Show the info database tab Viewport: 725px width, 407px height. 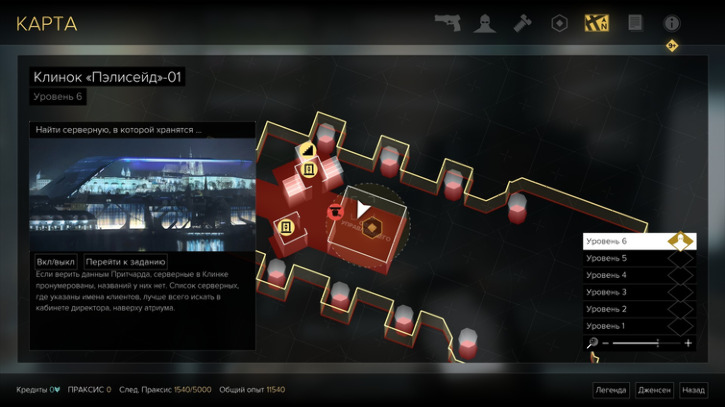(x=671, y=22)
